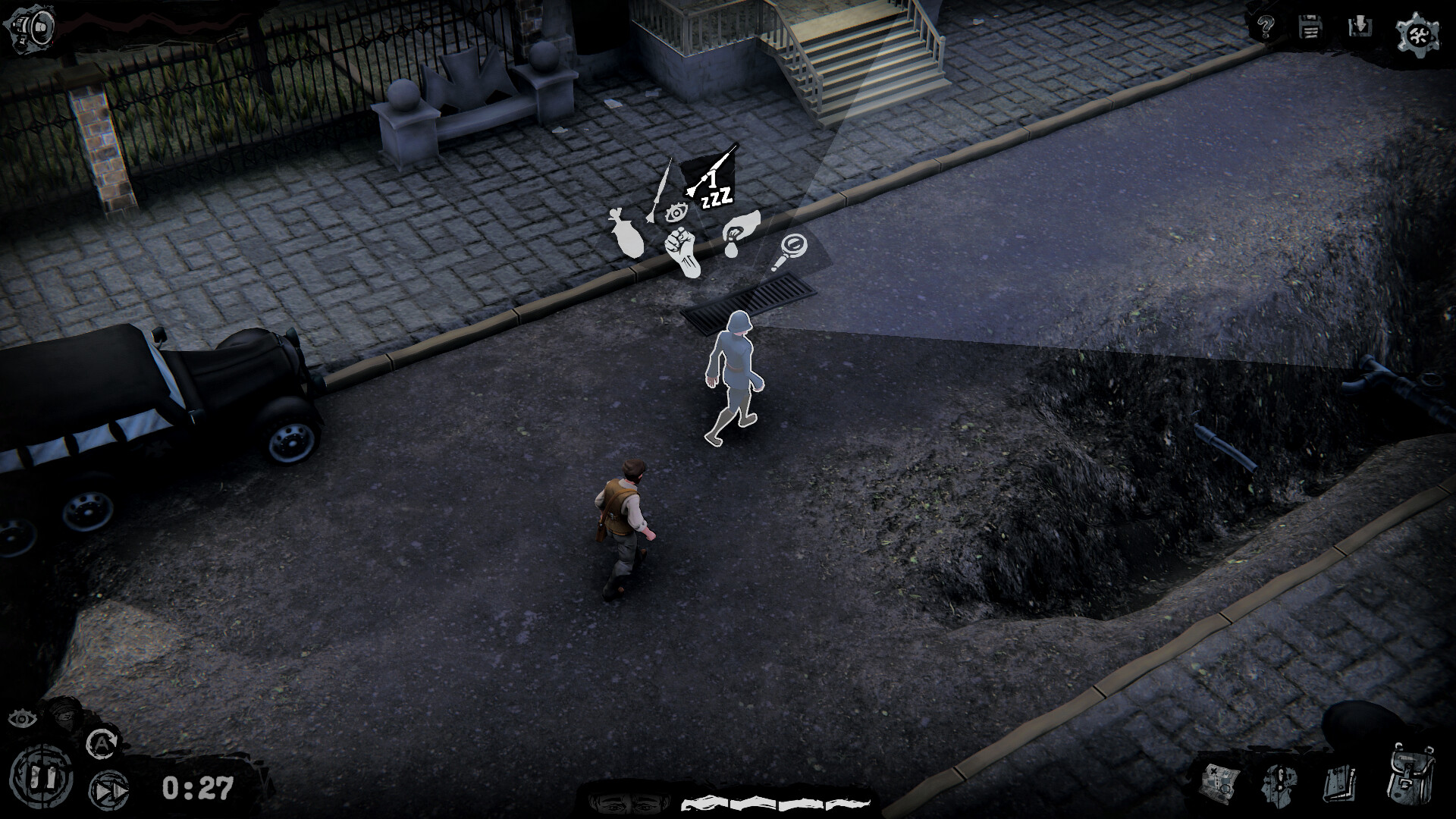This screenshot has height=819, width=1456.
Task: Select the eye observation action
Action: point(676,213)
